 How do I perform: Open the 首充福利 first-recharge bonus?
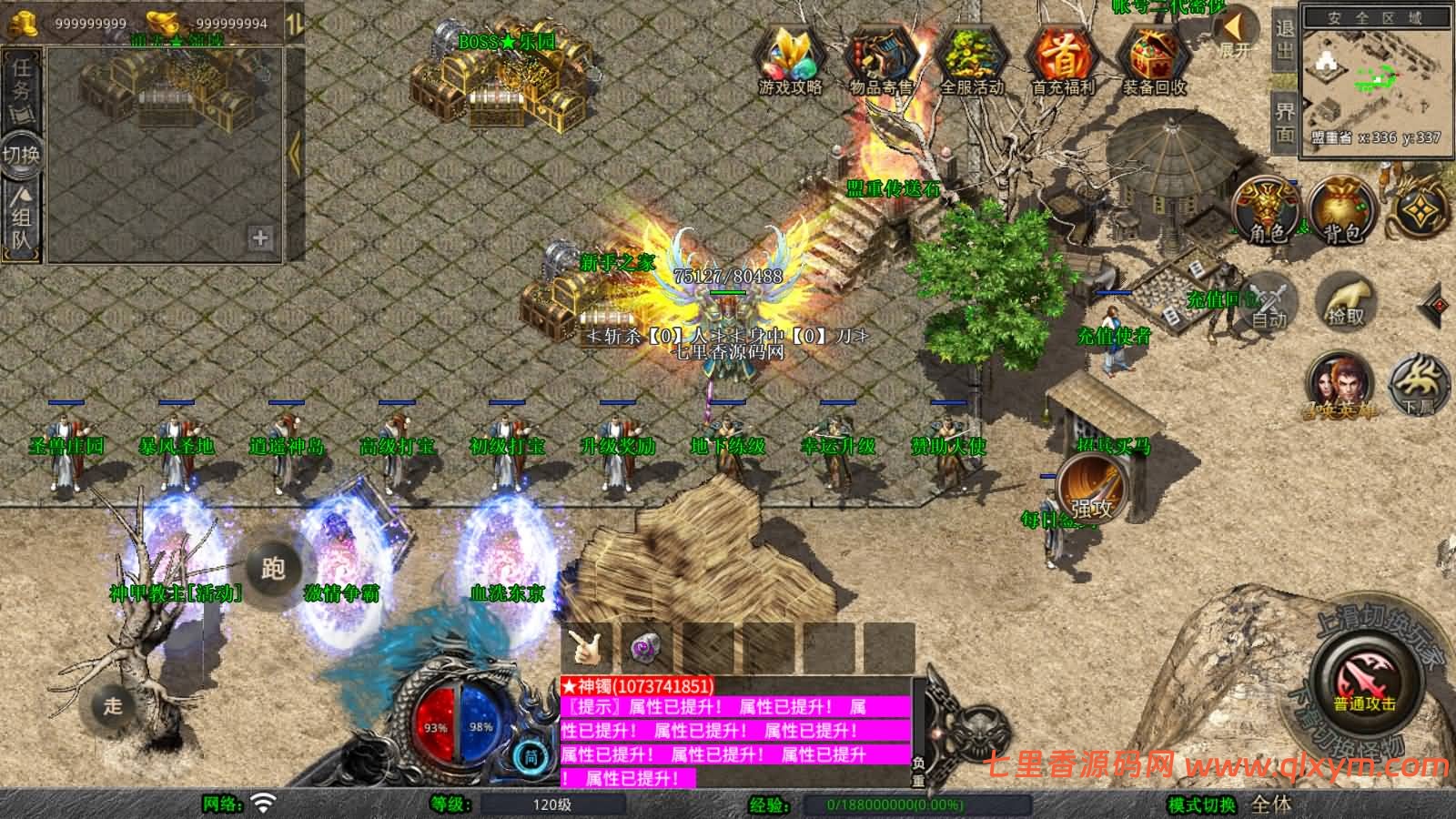[1062, 61]
